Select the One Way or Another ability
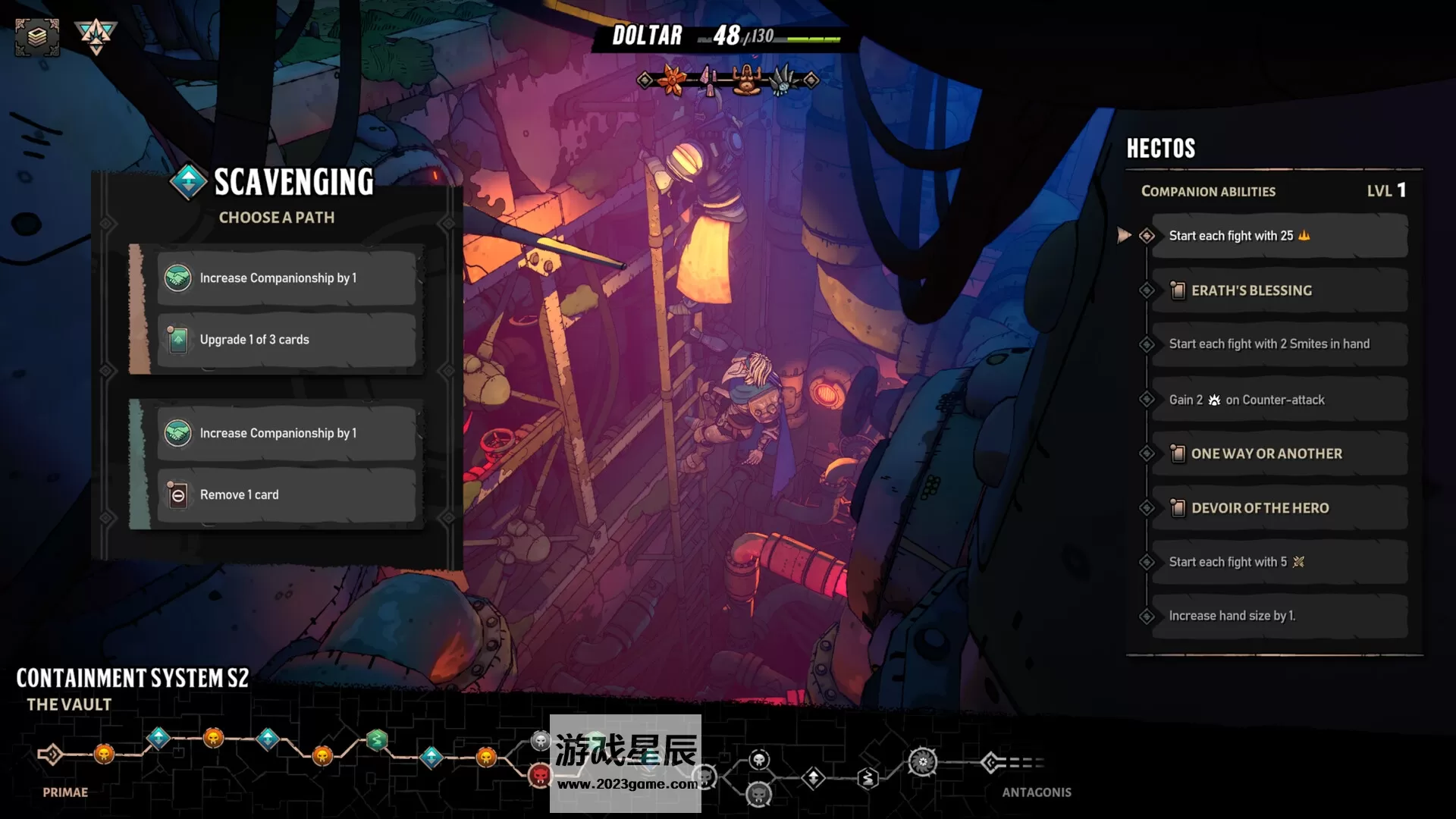 [x=1279, y=453]
